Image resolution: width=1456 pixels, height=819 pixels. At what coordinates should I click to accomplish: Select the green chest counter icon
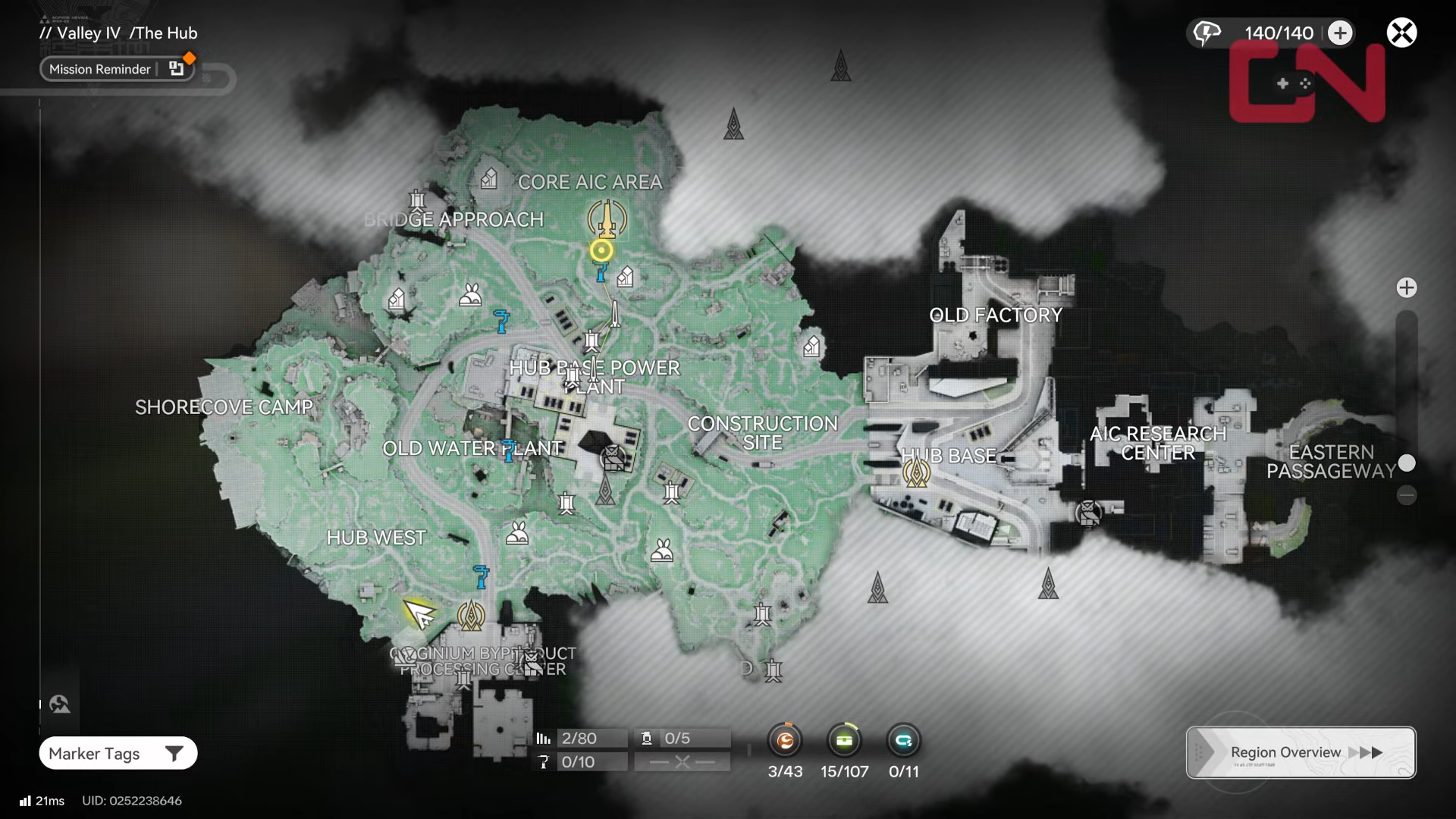pos(844,740)
